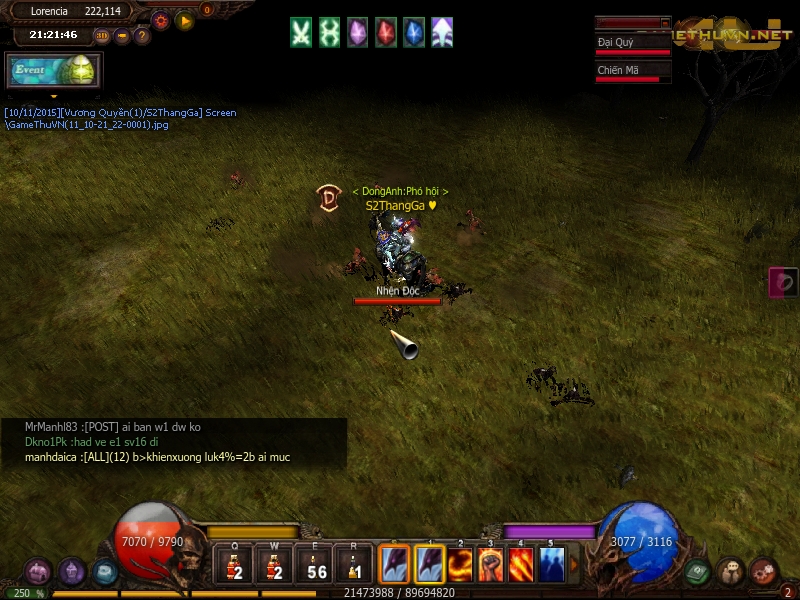This screenshot has height=600, width=800.
Task: Select the Chiến Mã party member frame
Action: click(x=632, y=73)
